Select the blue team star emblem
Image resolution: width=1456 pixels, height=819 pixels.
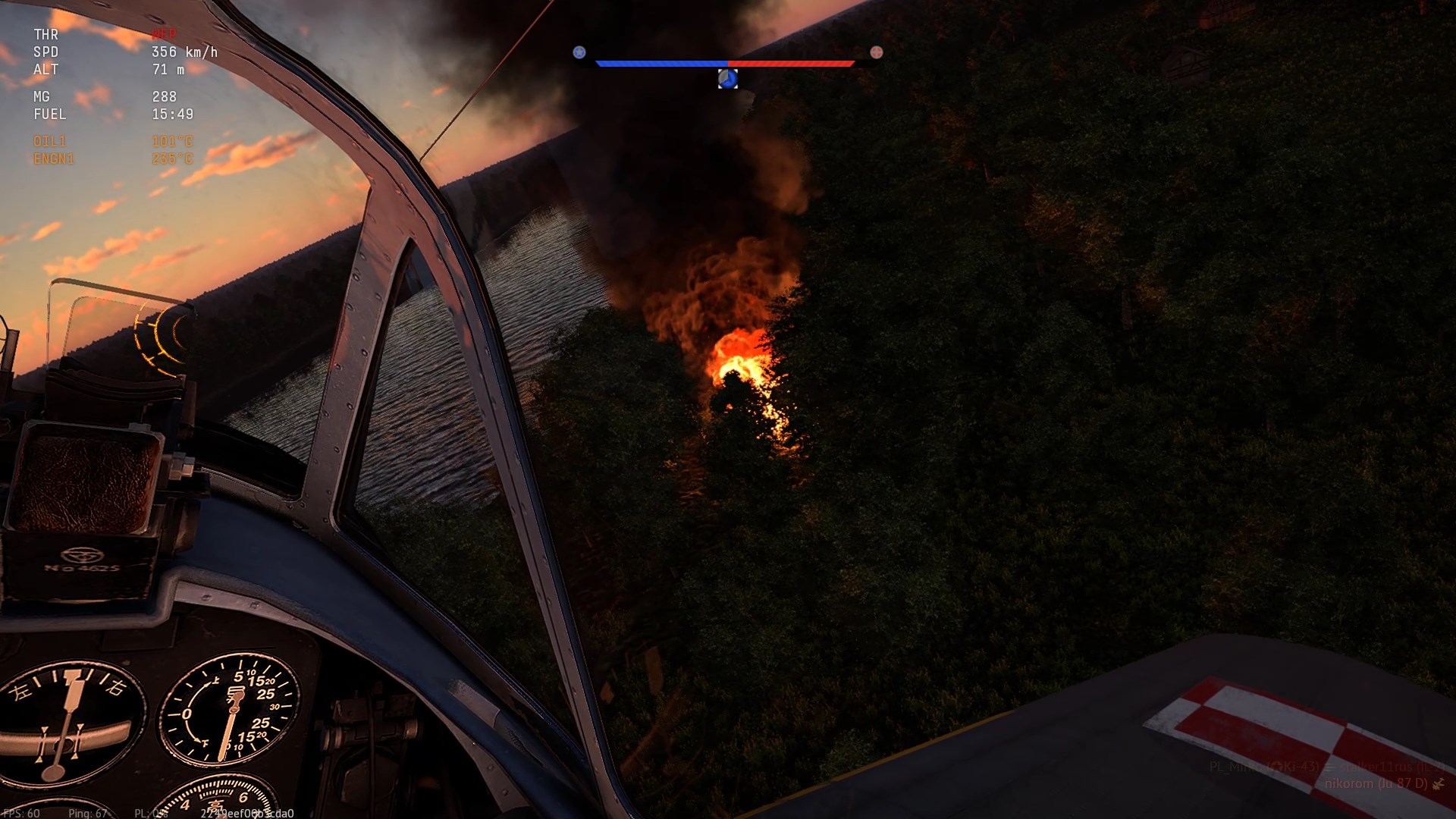[x=579, y=52]
